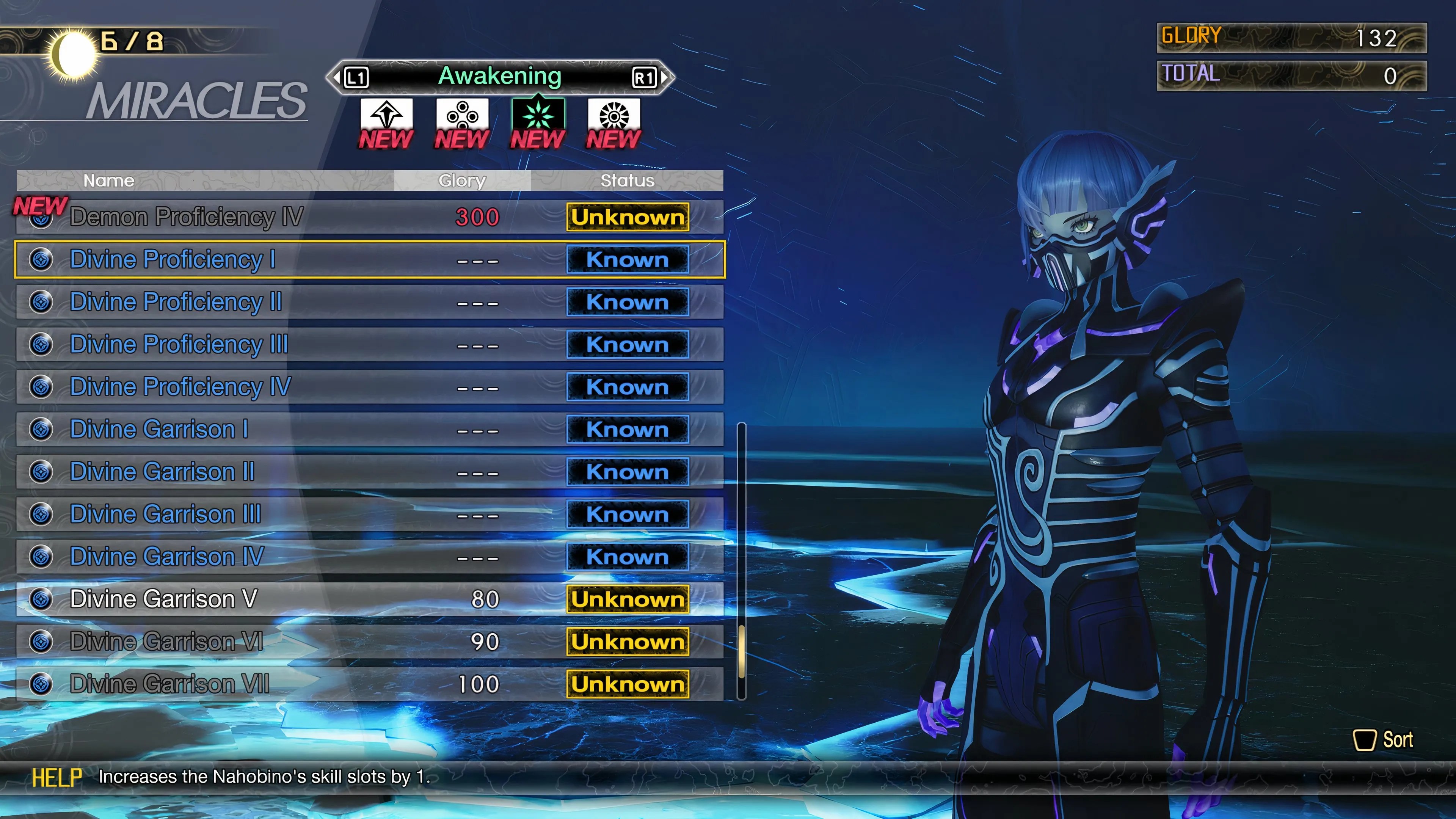Toggle the Unknown status on Divine Garrison V
The image size is (1456, 819).
[626, 599]
